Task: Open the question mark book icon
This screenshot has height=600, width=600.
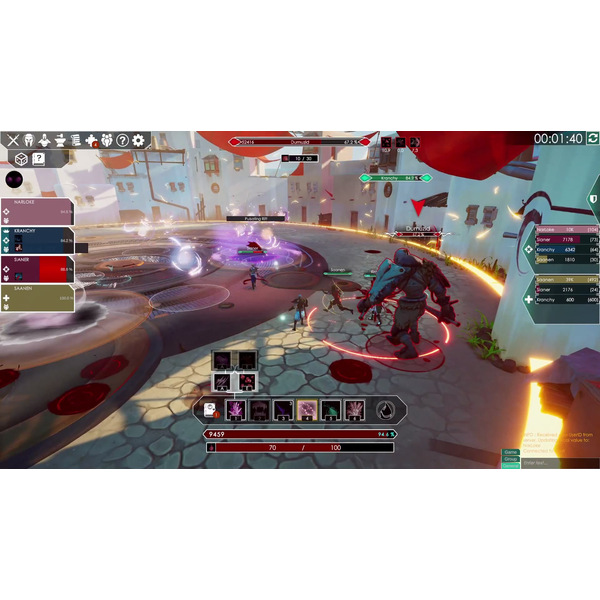Action: tap(39, 159)
